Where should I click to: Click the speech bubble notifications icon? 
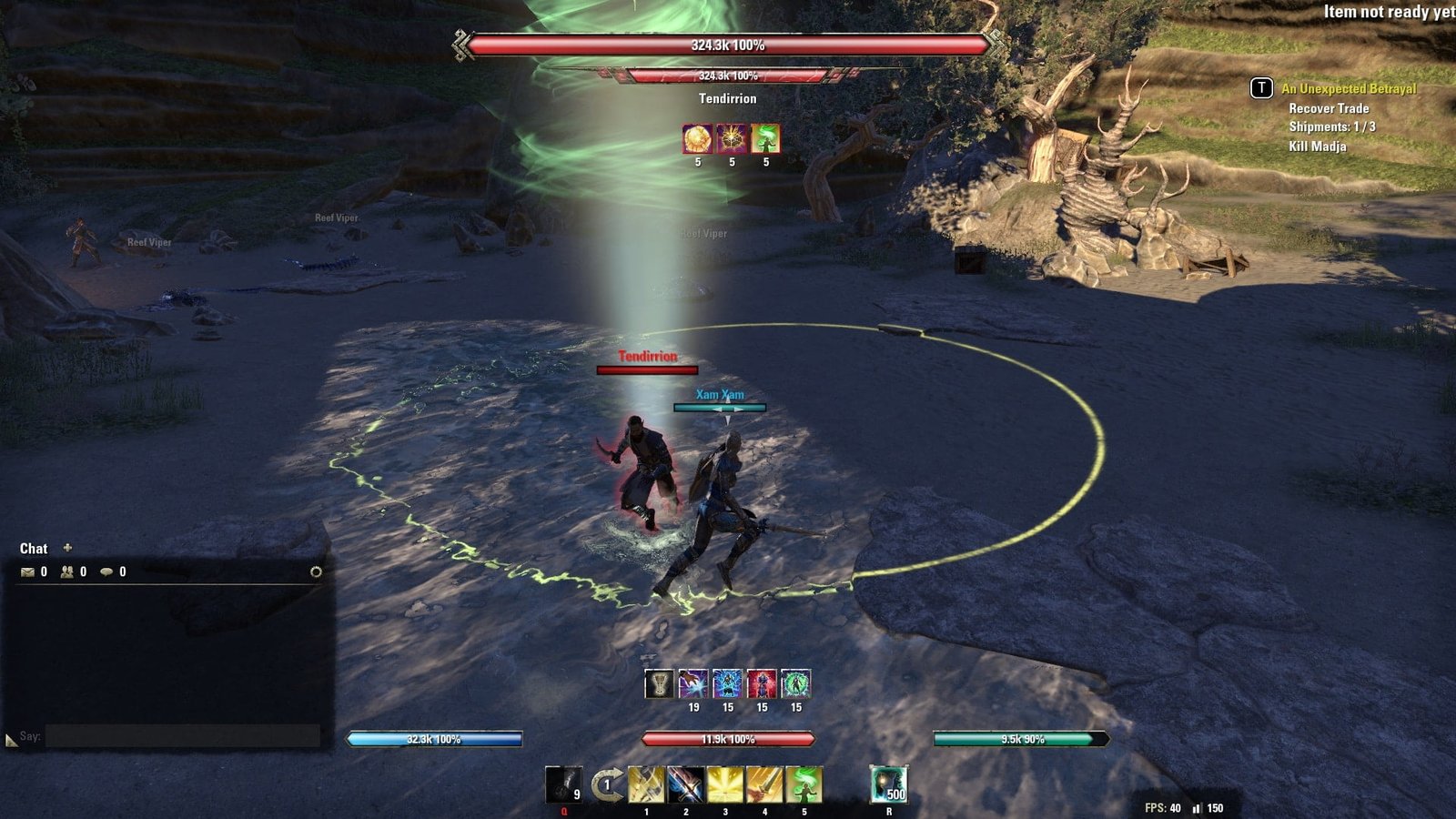click(x=106, y=572)
